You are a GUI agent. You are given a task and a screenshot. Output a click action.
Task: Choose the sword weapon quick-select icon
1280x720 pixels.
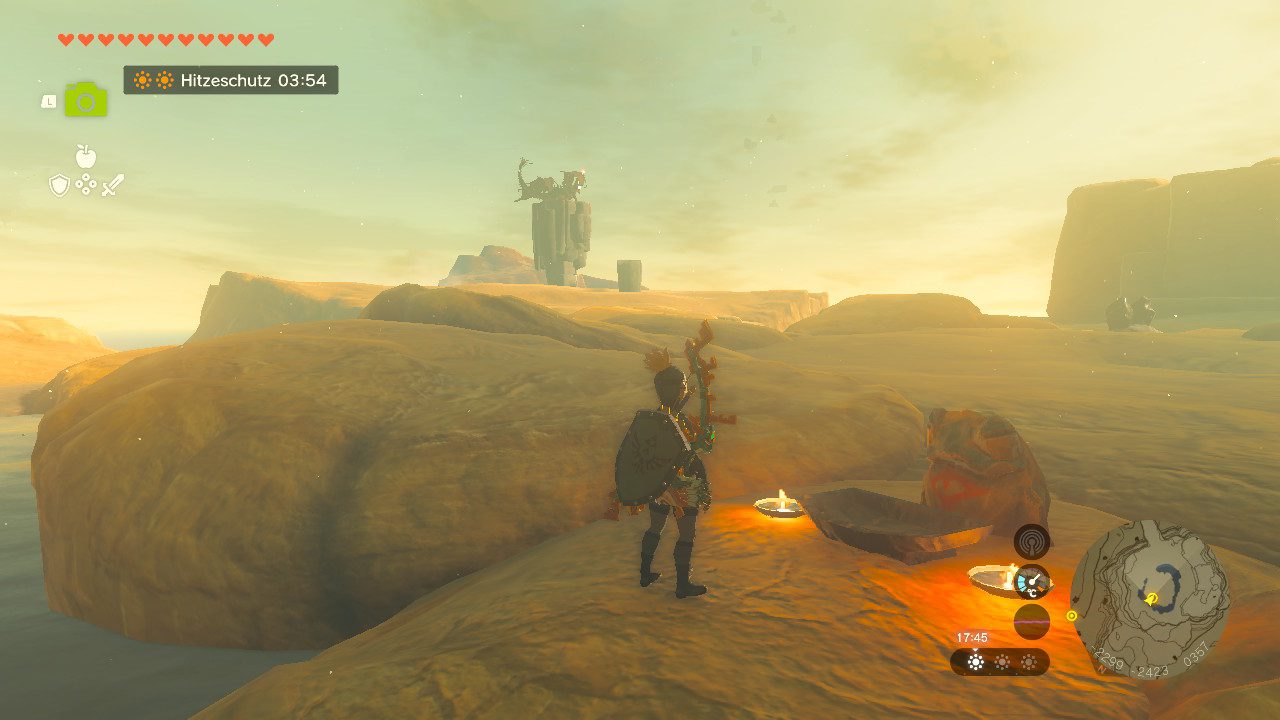112,185
